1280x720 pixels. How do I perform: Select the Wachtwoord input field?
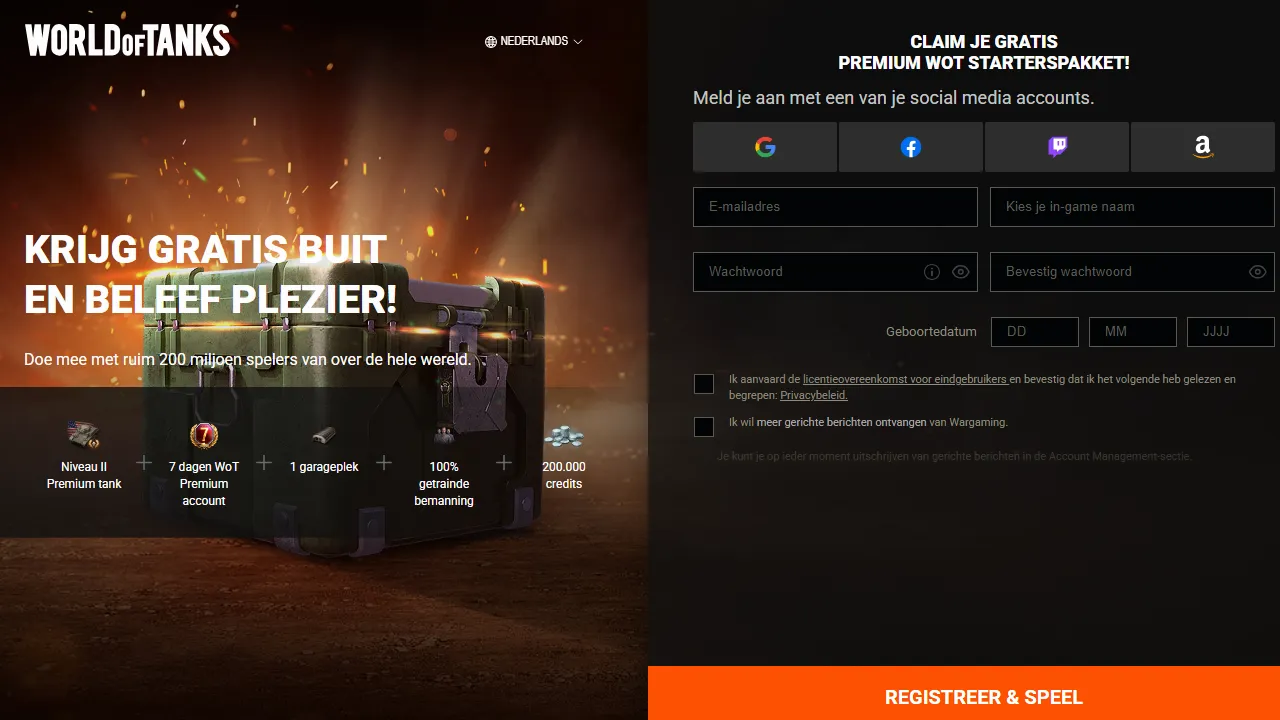(x=805, y=272)
